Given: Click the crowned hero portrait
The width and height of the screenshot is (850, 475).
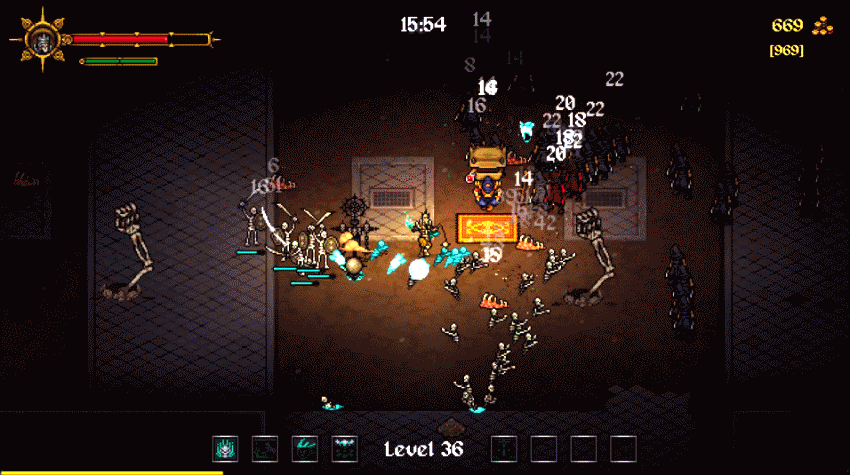Looking at the screenshot, I should pos(43,40).
